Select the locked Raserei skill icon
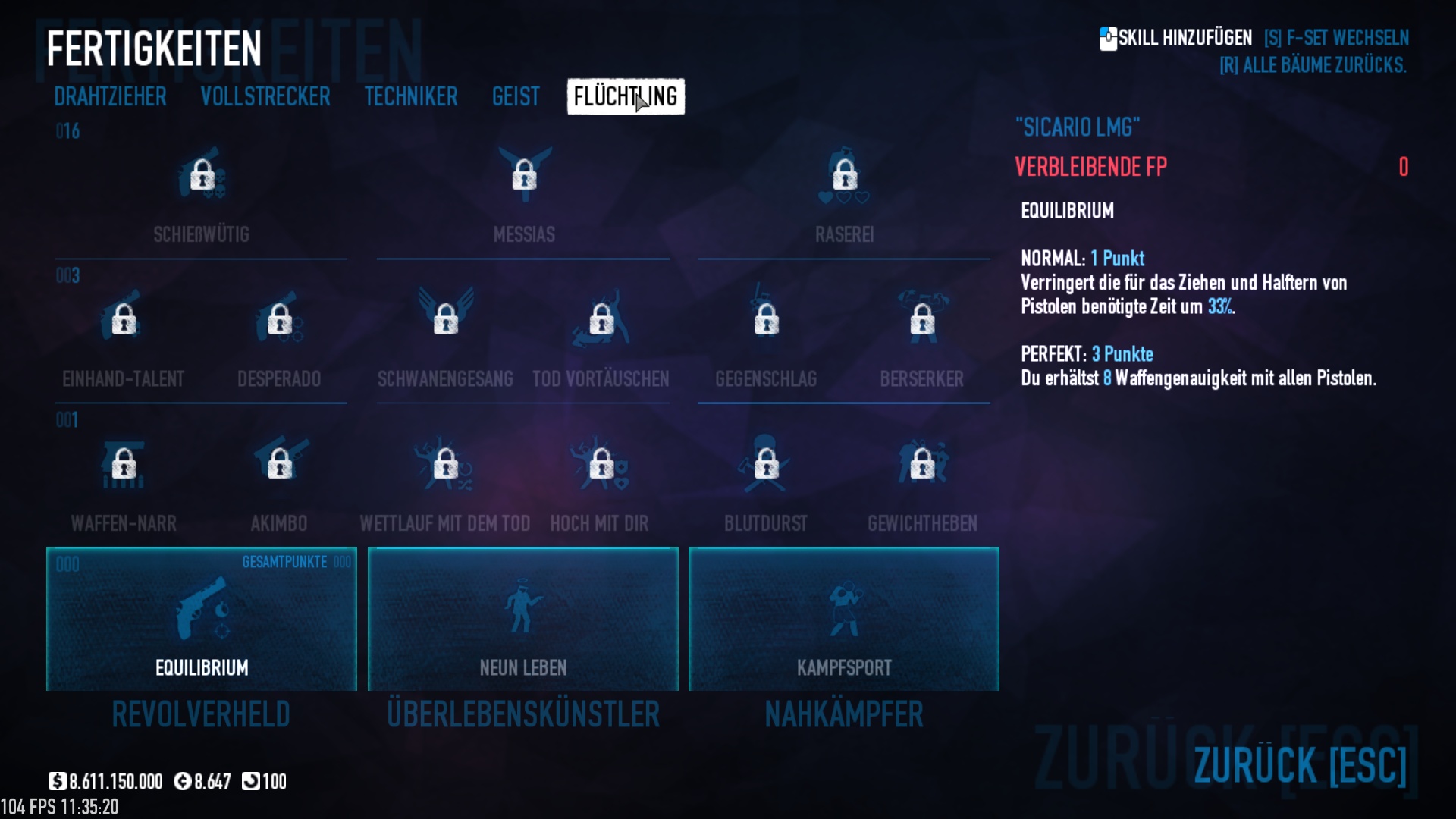This screenshot has height=819, width=1456. click(845, 176)
